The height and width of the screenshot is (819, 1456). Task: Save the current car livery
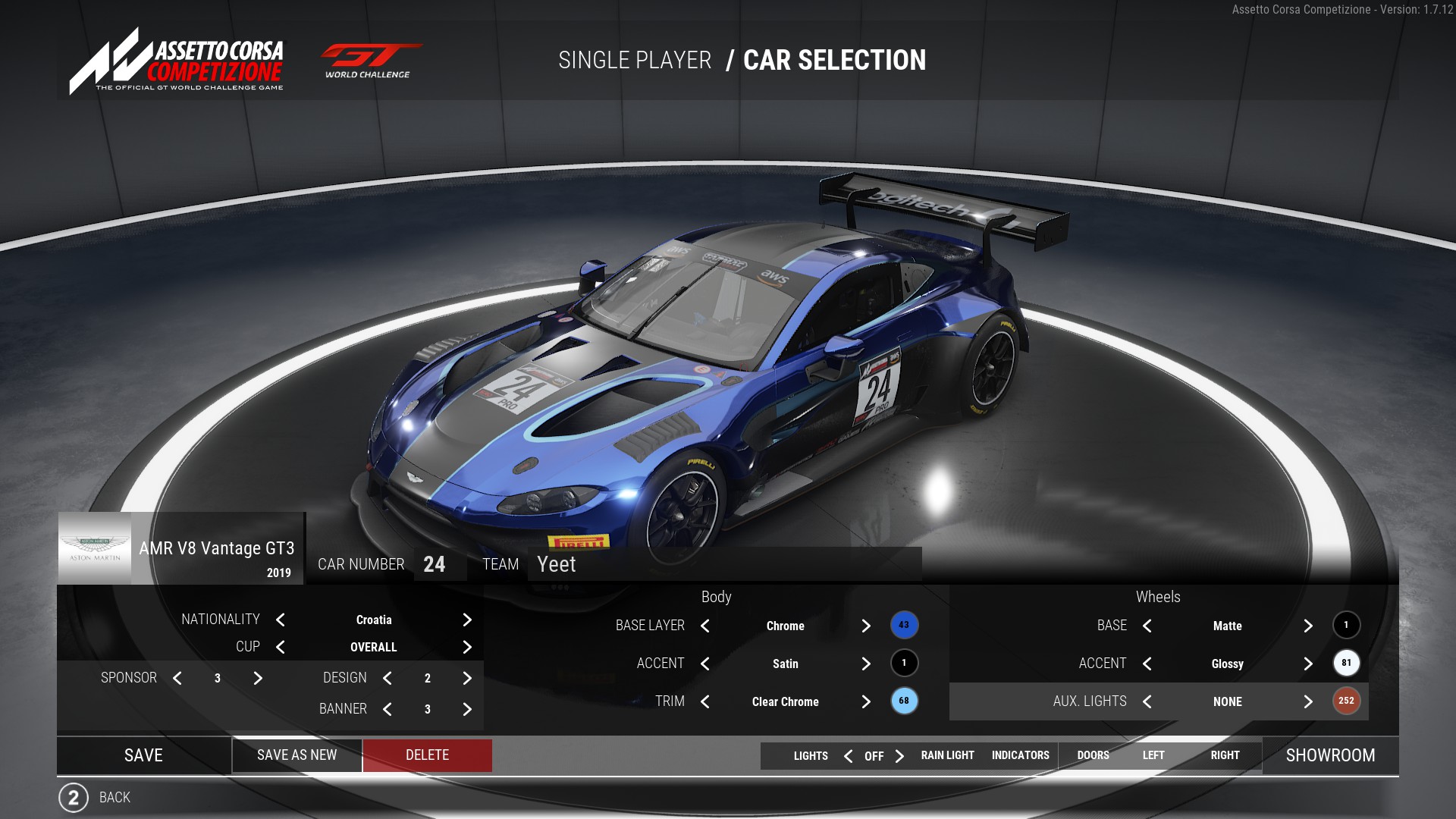(x=143, y=755)
